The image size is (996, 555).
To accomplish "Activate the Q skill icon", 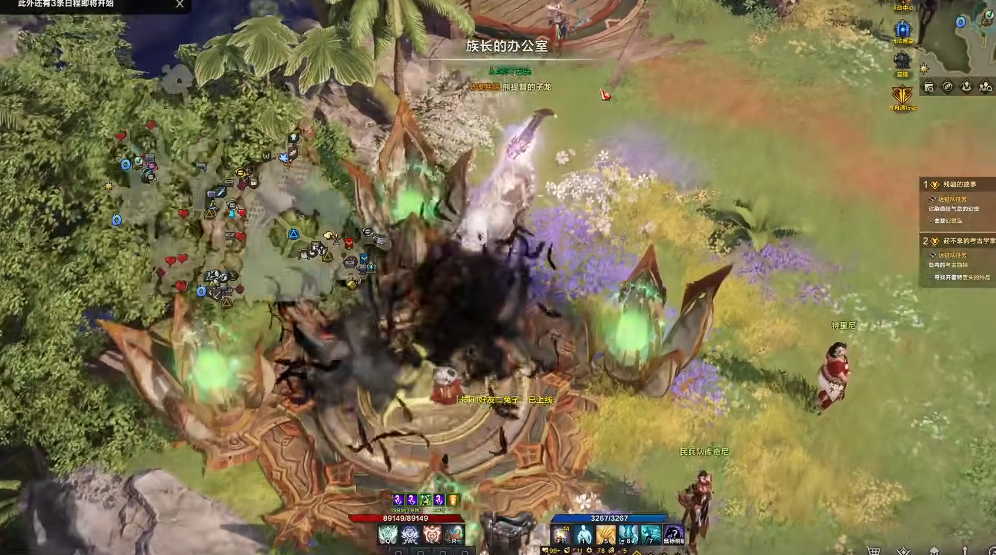I will click(x=388, y=535).
